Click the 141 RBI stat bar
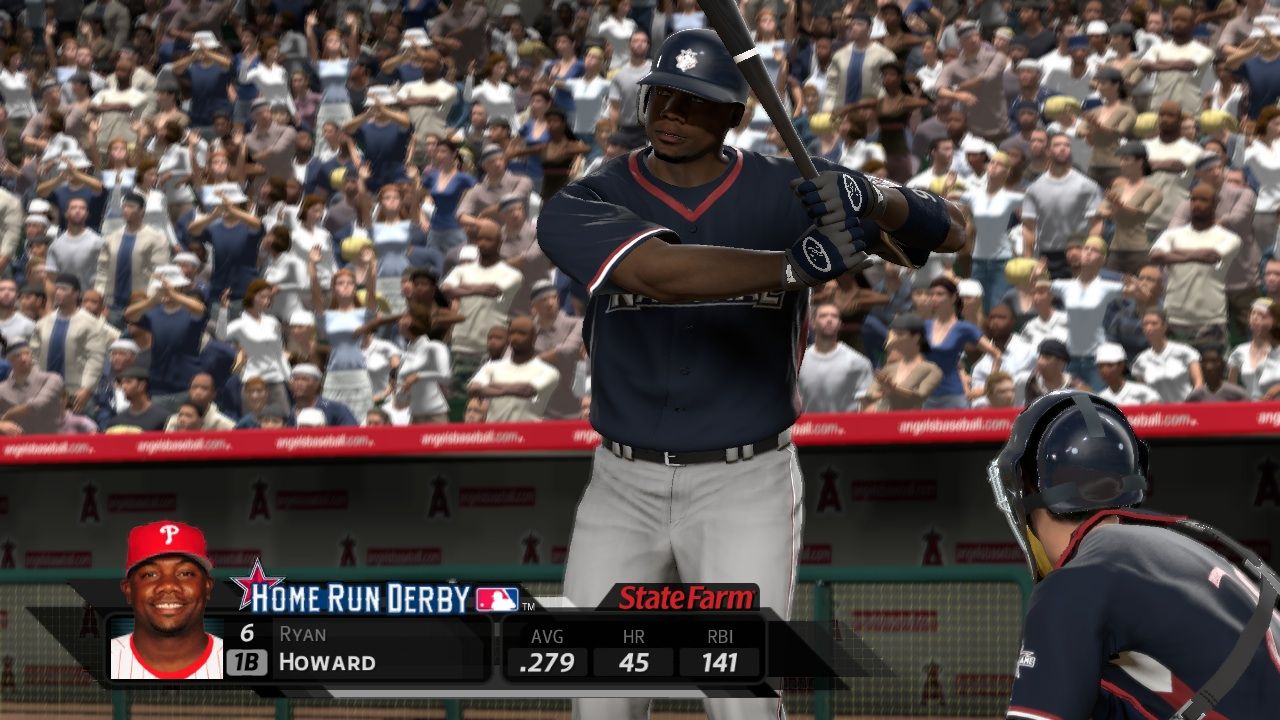1280x720 pixels. (718, 662)
